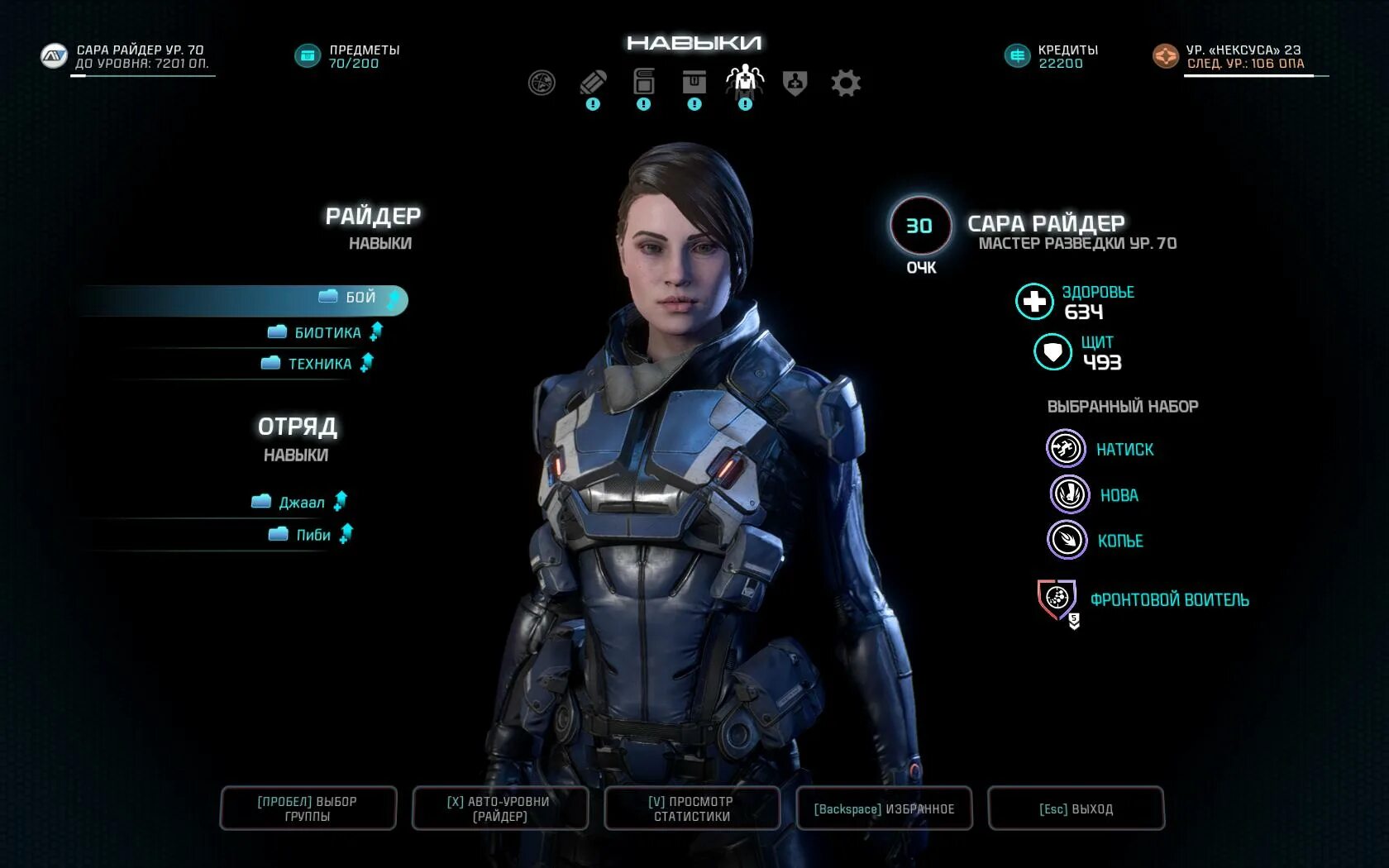The width and height of the screenshot is (1389, 868).
Task: Open the БИОТИКА skill category
Action: tap(327, 332)
